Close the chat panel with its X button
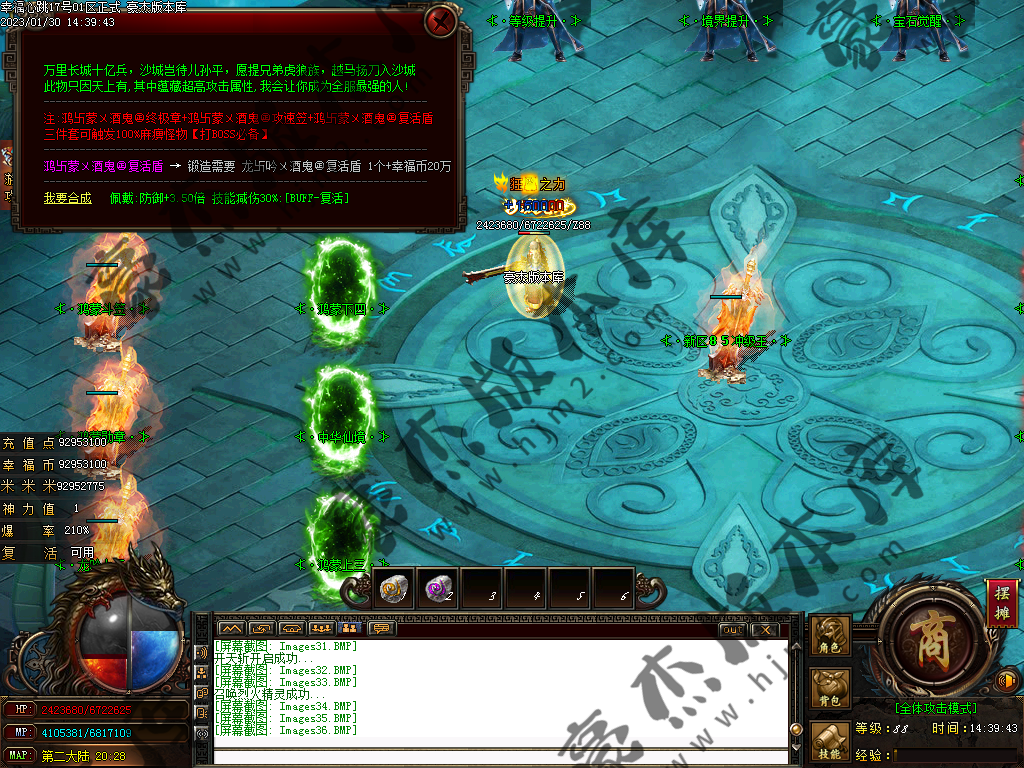Screen dimensions: 1024x768 [x=764, y=629]
